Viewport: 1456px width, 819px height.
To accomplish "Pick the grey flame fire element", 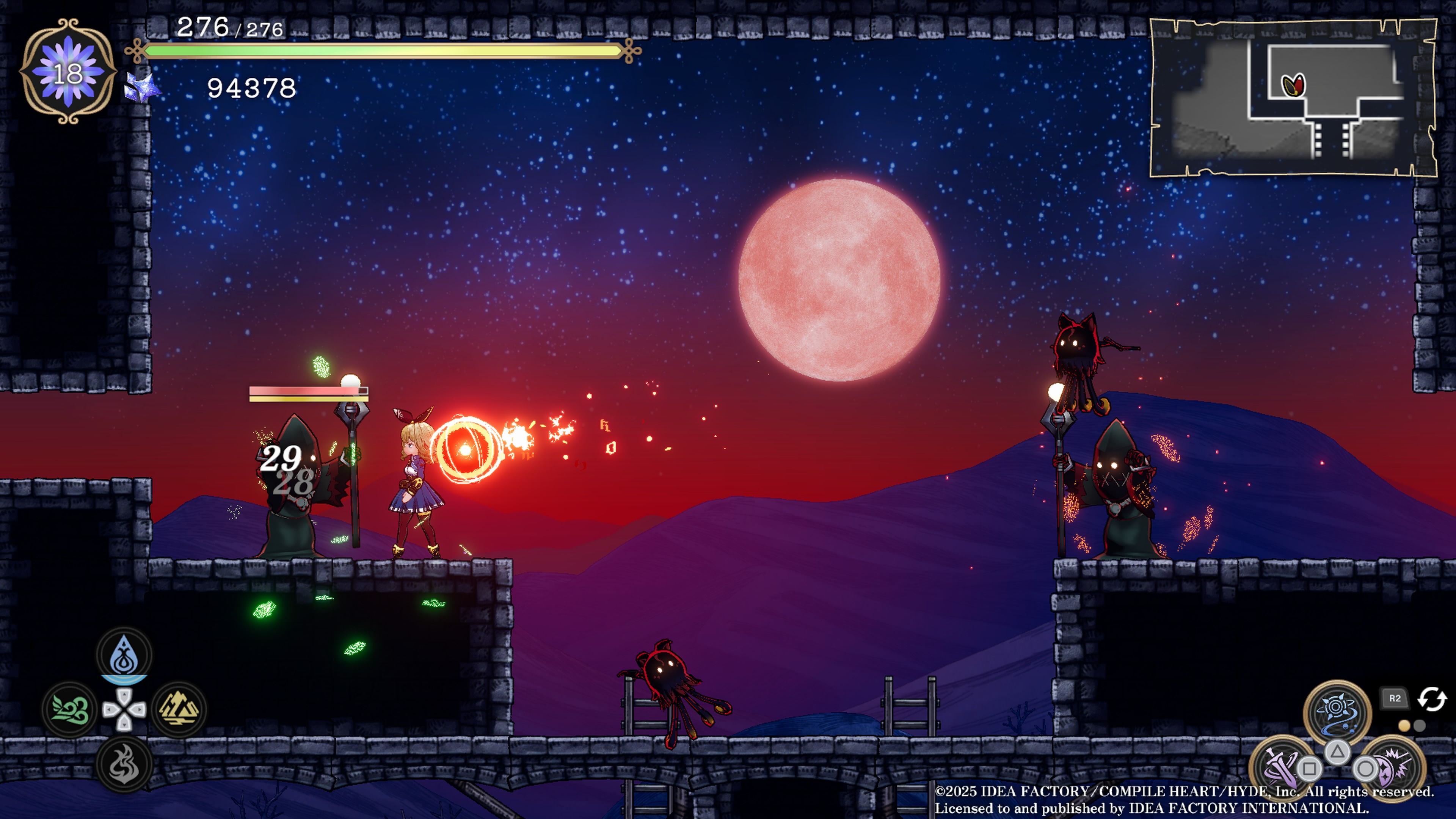I will point(124,764).
